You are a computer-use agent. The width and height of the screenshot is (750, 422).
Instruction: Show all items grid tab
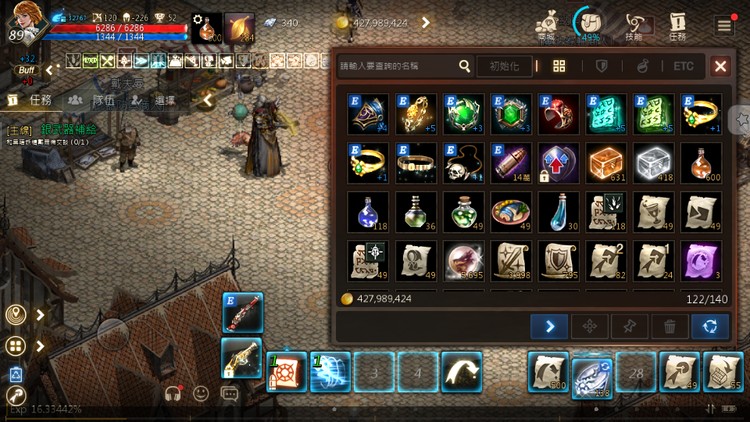[559, 66]
